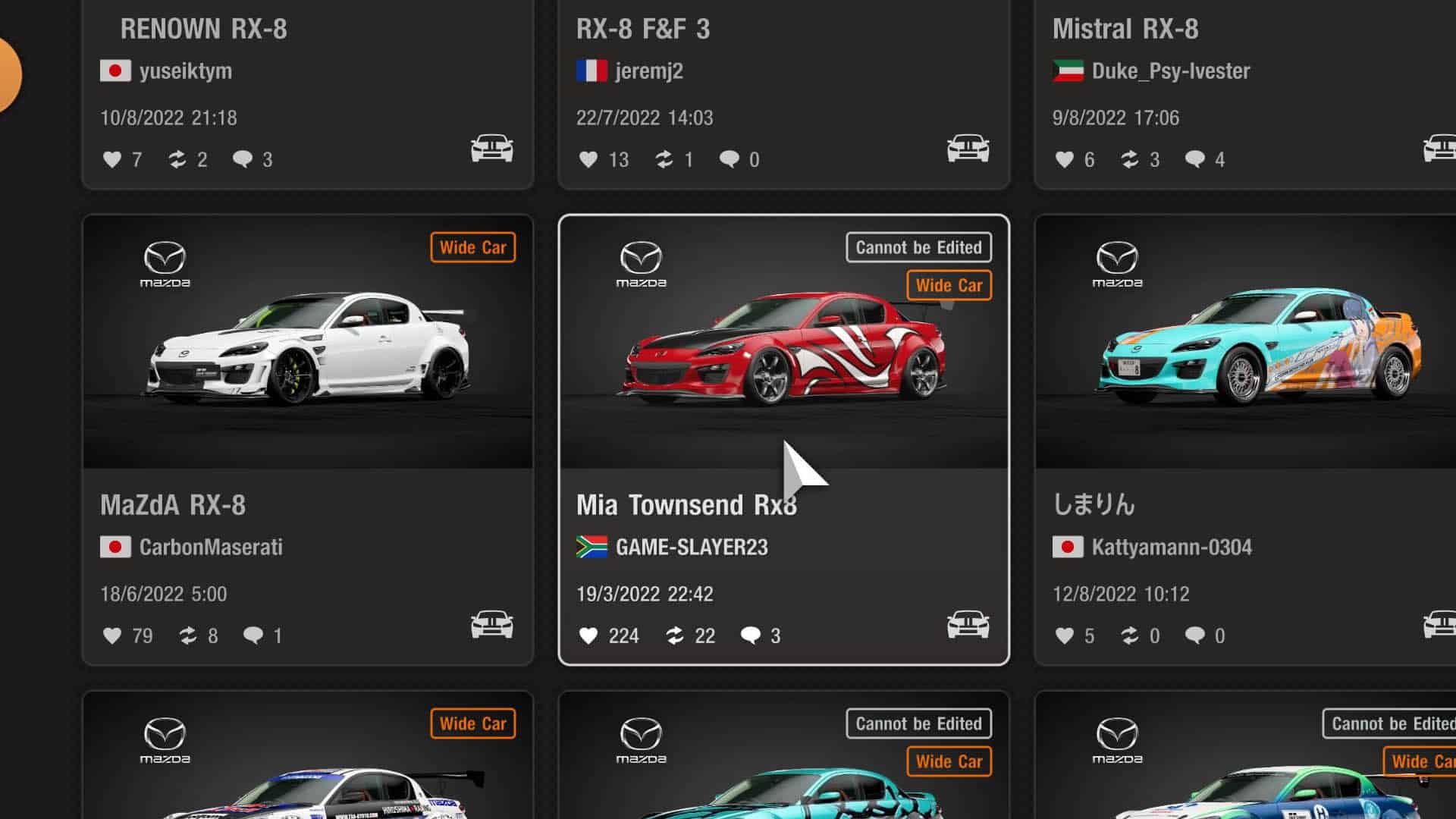Screen dimensions: 1456x819
Task: Click the heart icon on Mia Townsend Rx8
Action: tap(590, 636)
